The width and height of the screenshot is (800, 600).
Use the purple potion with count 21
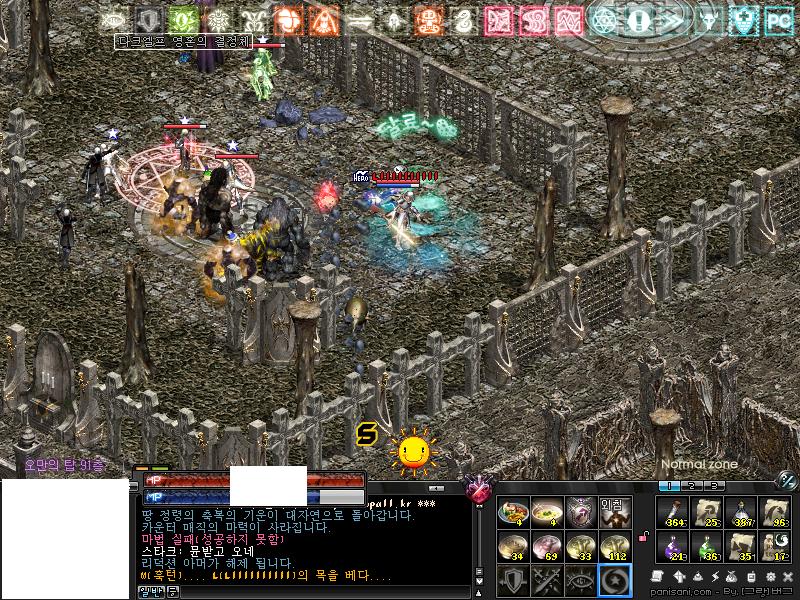pos(674,546)
